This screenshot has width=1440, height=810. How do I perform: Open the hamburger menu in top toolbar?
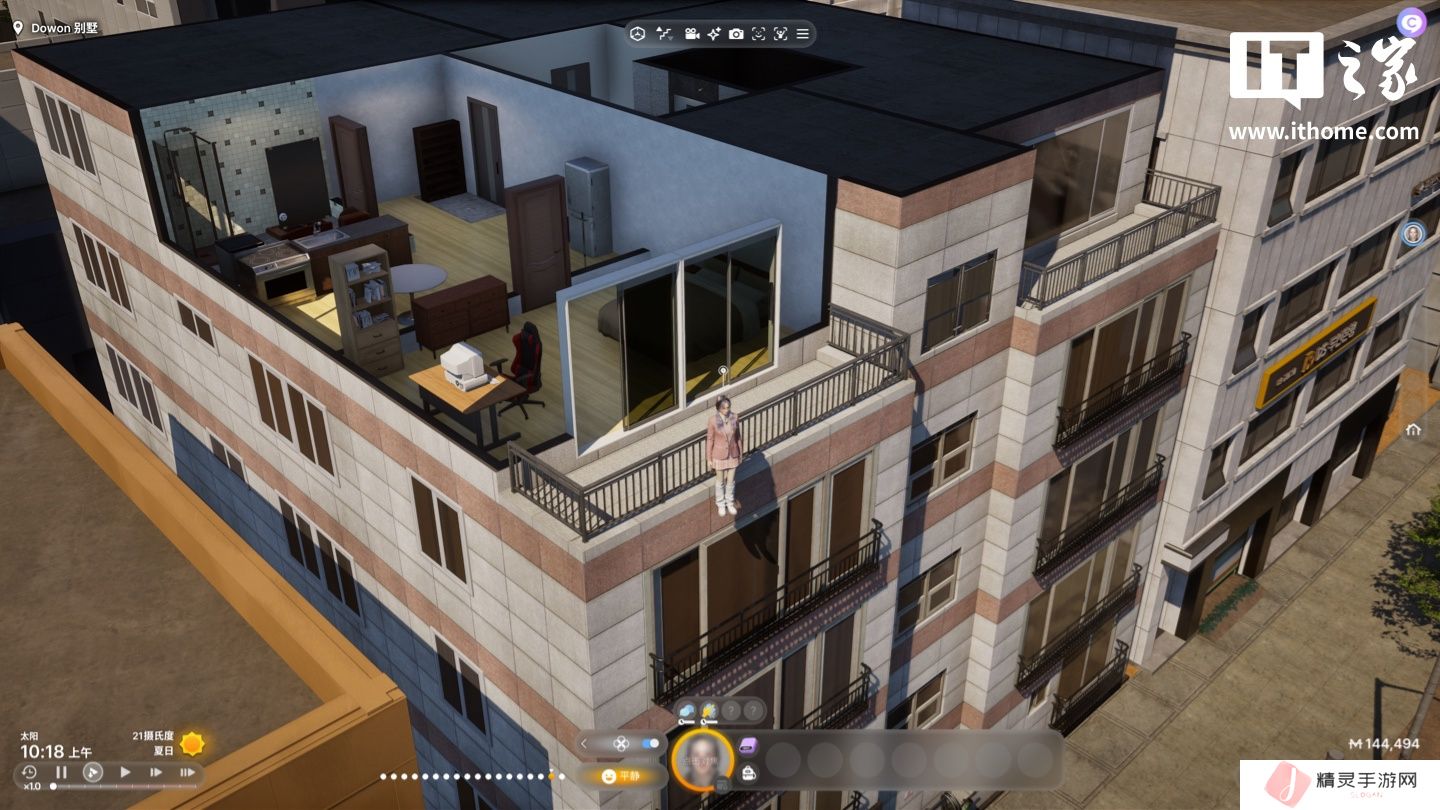click(x=802, y=34)
